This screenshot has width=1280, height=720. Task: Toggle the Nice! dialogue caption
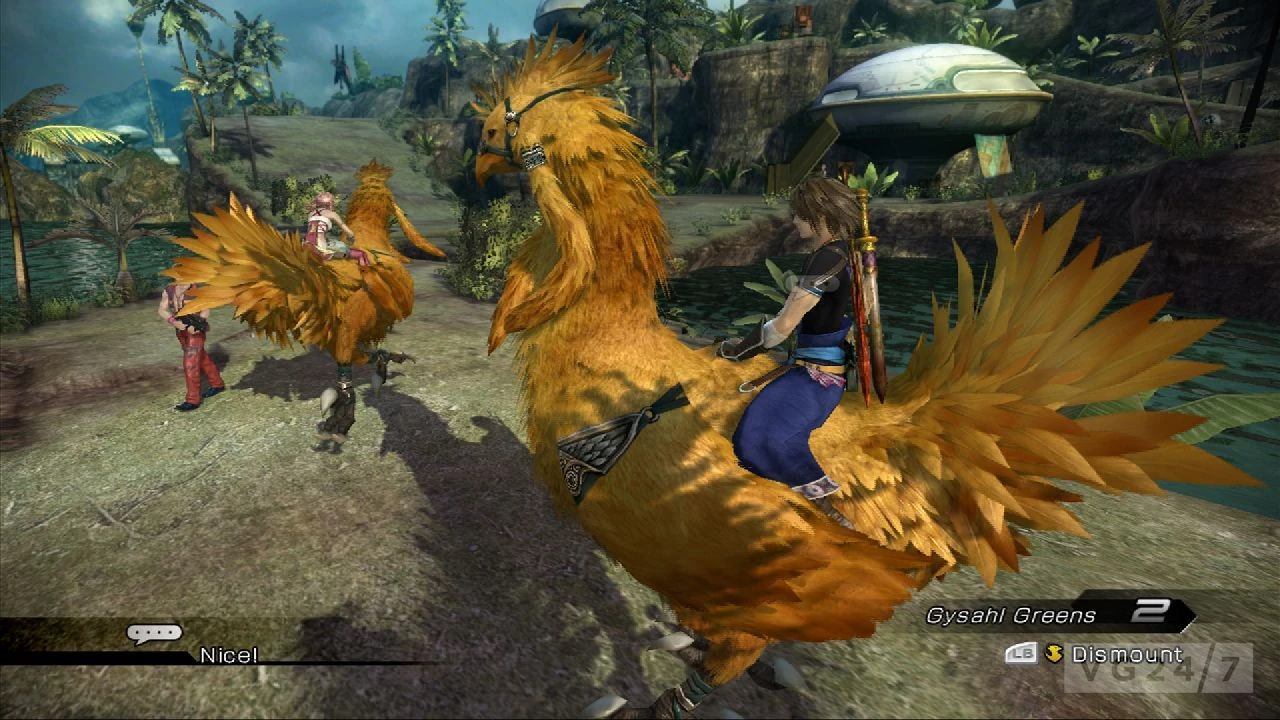coord(228,653)
